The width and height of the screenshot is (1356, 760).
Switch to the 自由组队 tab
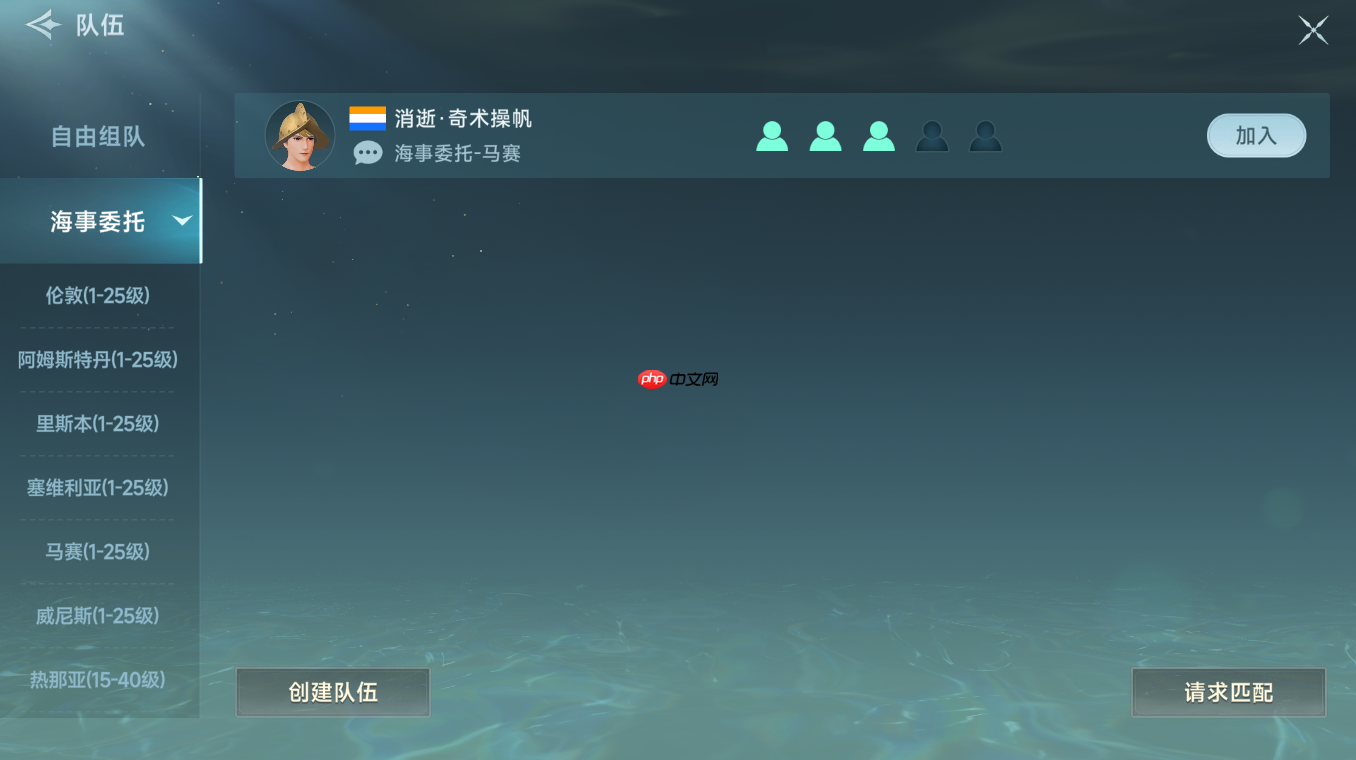tap(98, 137)
